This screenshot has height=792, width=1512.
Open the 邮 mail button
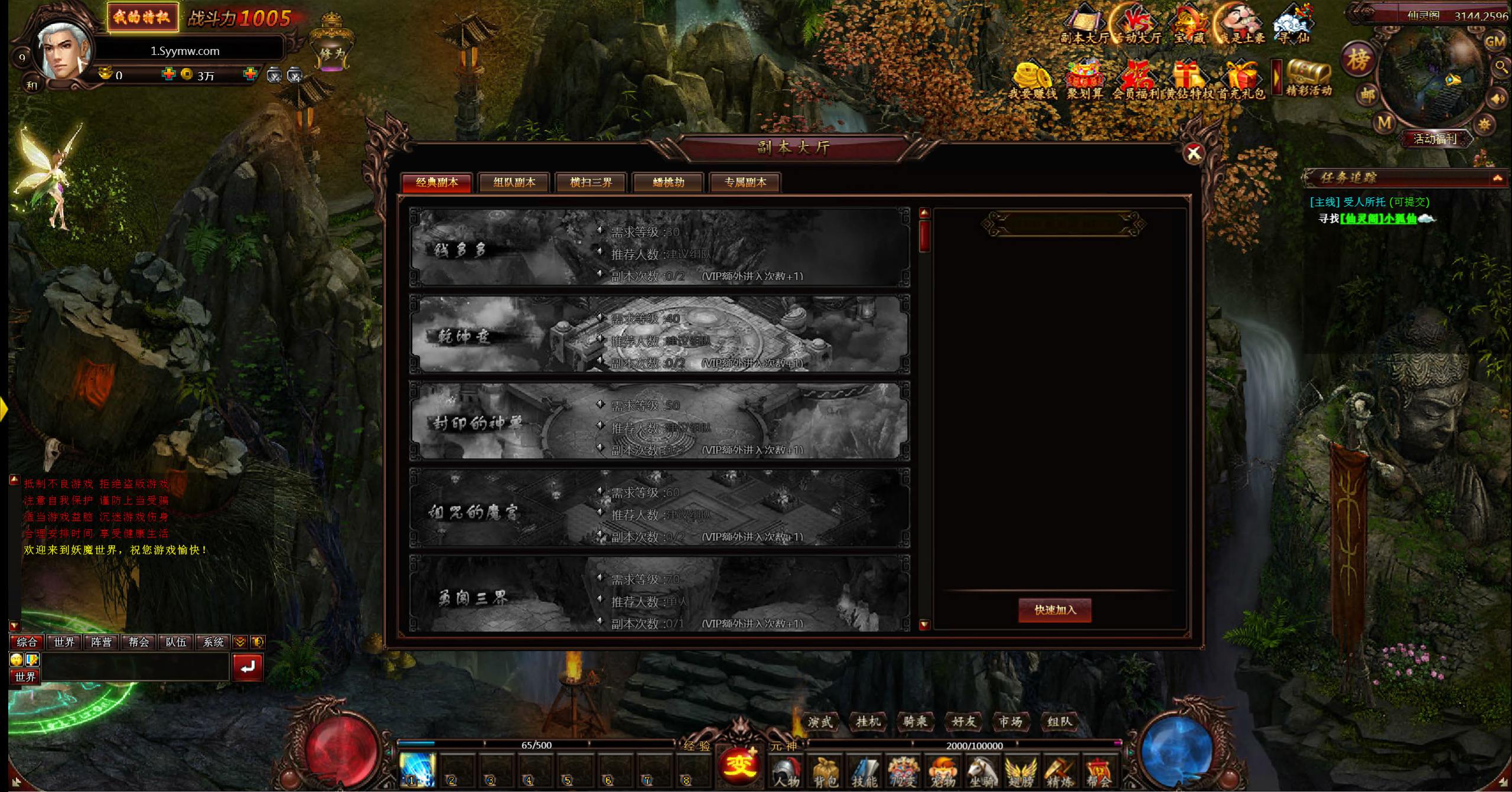tap(1368, 94)
